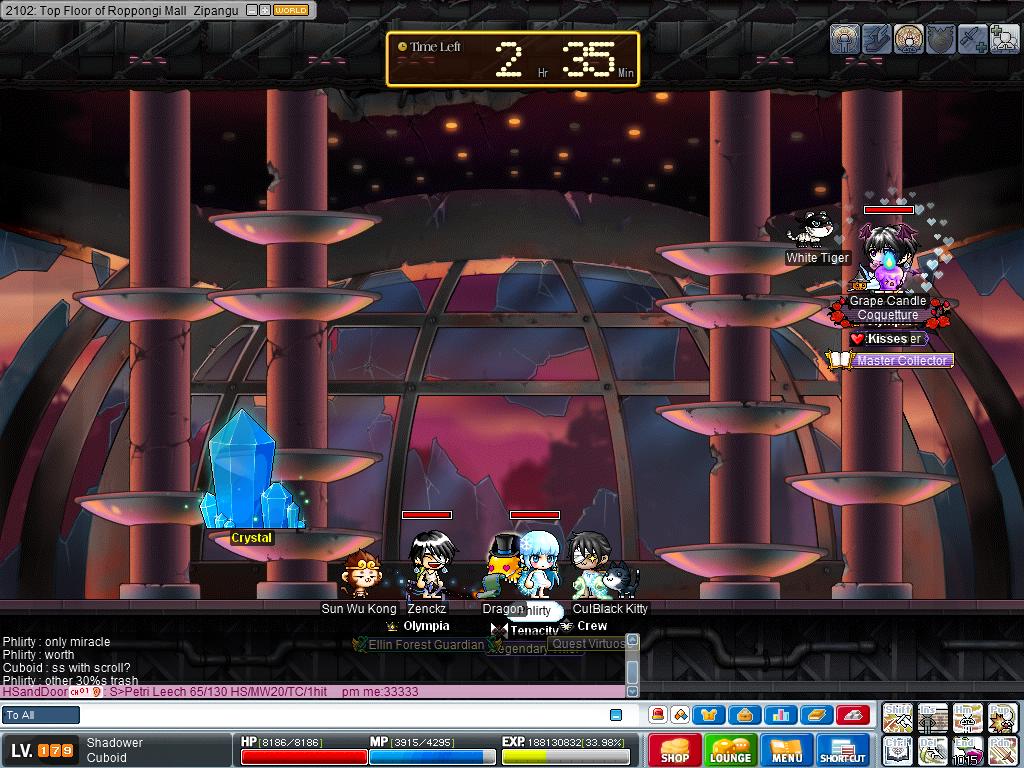Click the red key-settings icon button
This screenshot has width=1024, height=768.
[851, 715]
